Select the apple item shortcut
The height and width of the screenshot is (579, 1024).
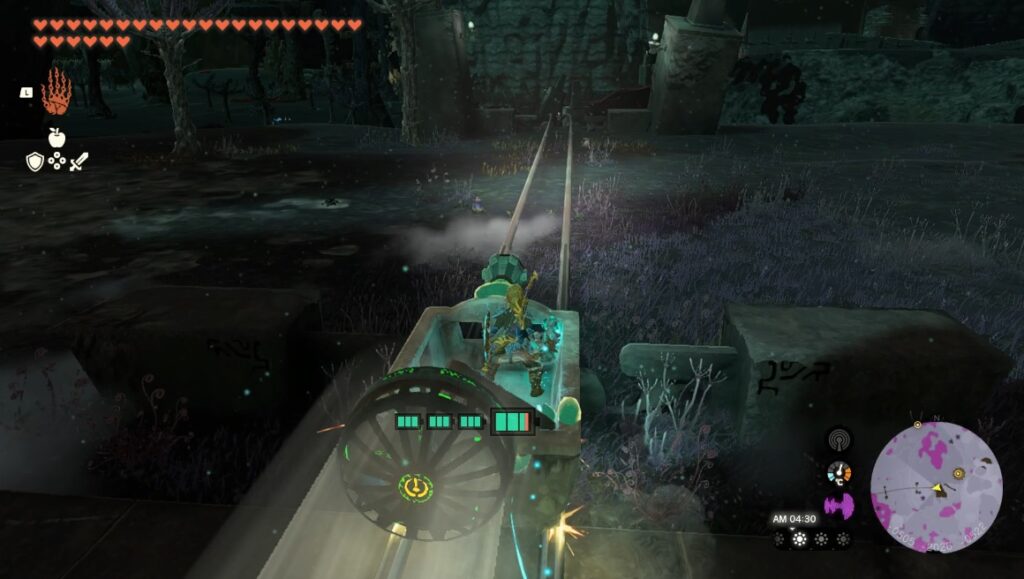point(56,138)
